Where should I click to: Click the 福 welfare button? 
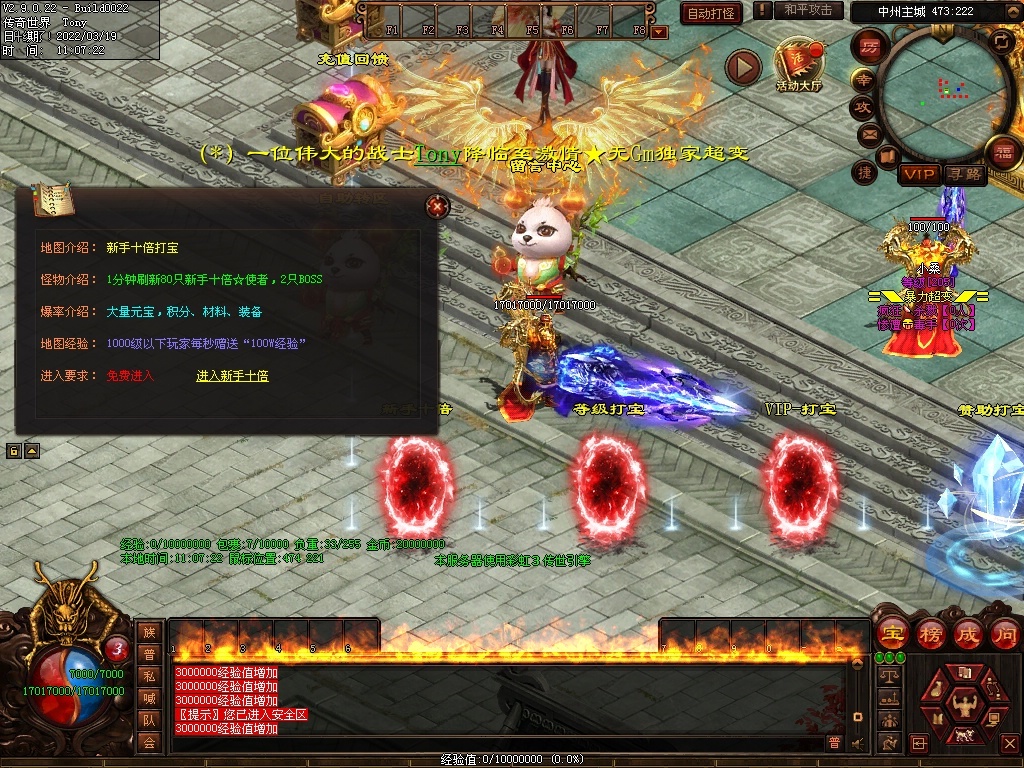(1001, 153)
